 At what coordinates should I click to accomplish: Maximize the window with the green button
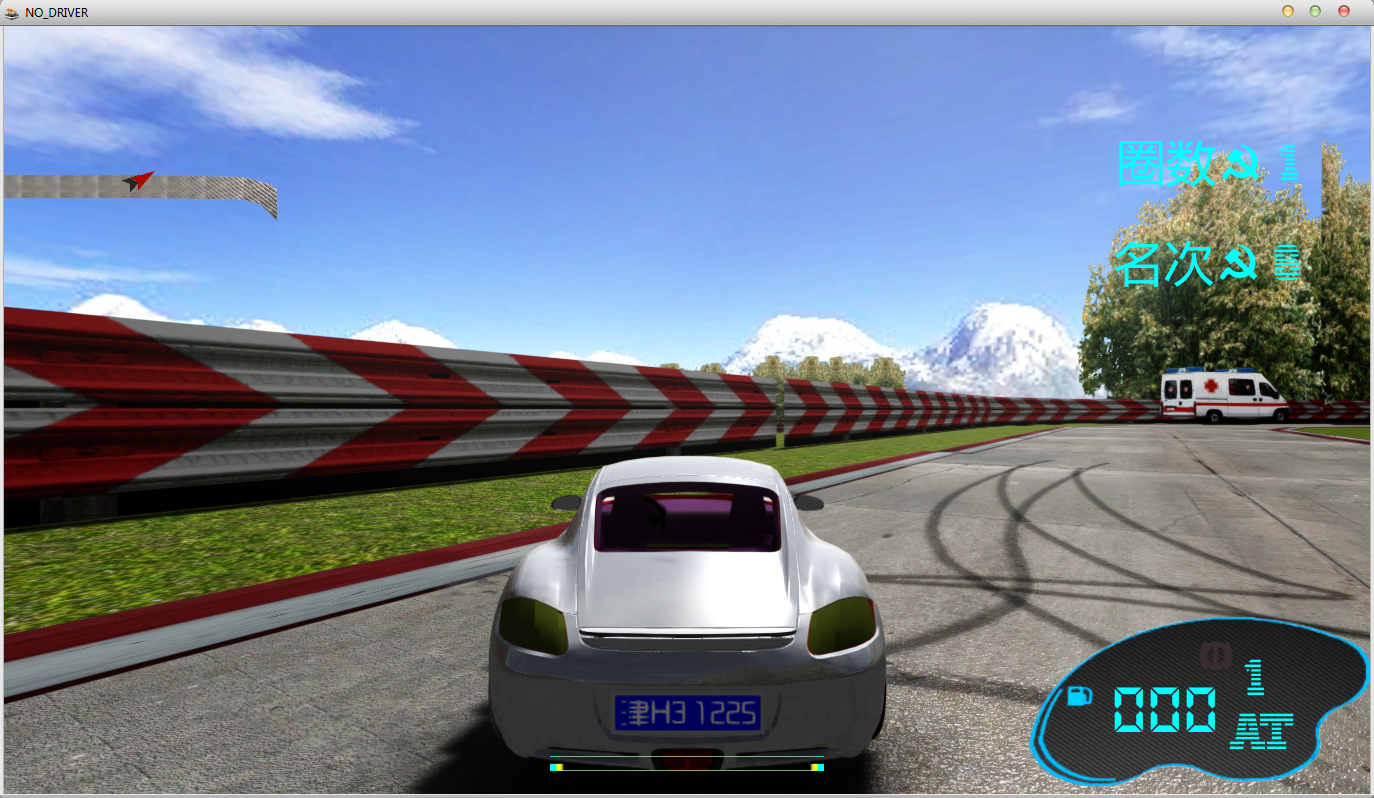[1315, 12]
